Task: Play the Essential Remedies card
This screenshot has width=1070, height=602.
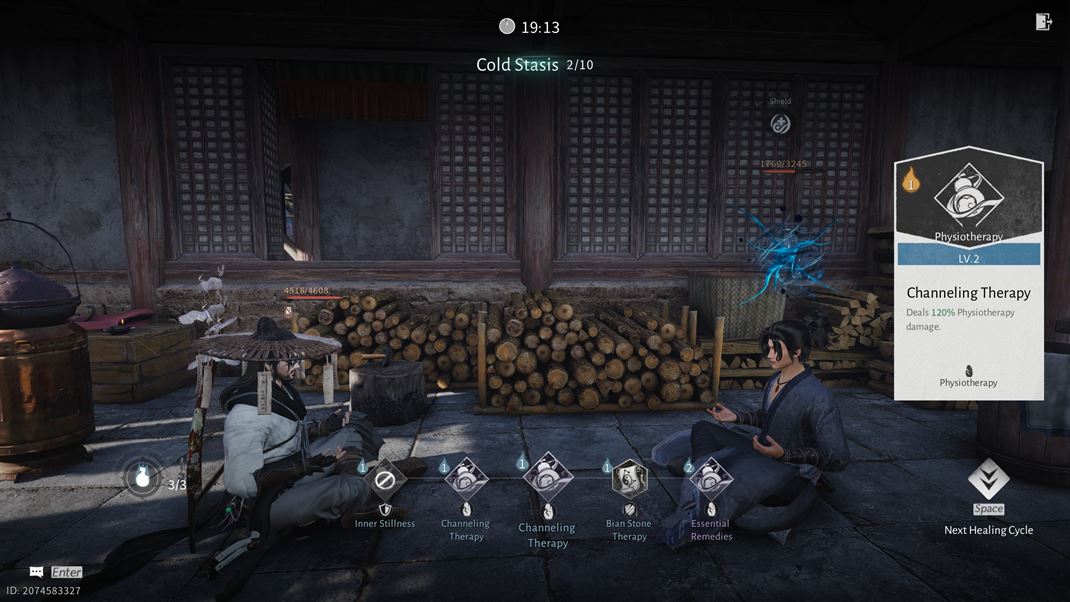Action: click(711, 479)
